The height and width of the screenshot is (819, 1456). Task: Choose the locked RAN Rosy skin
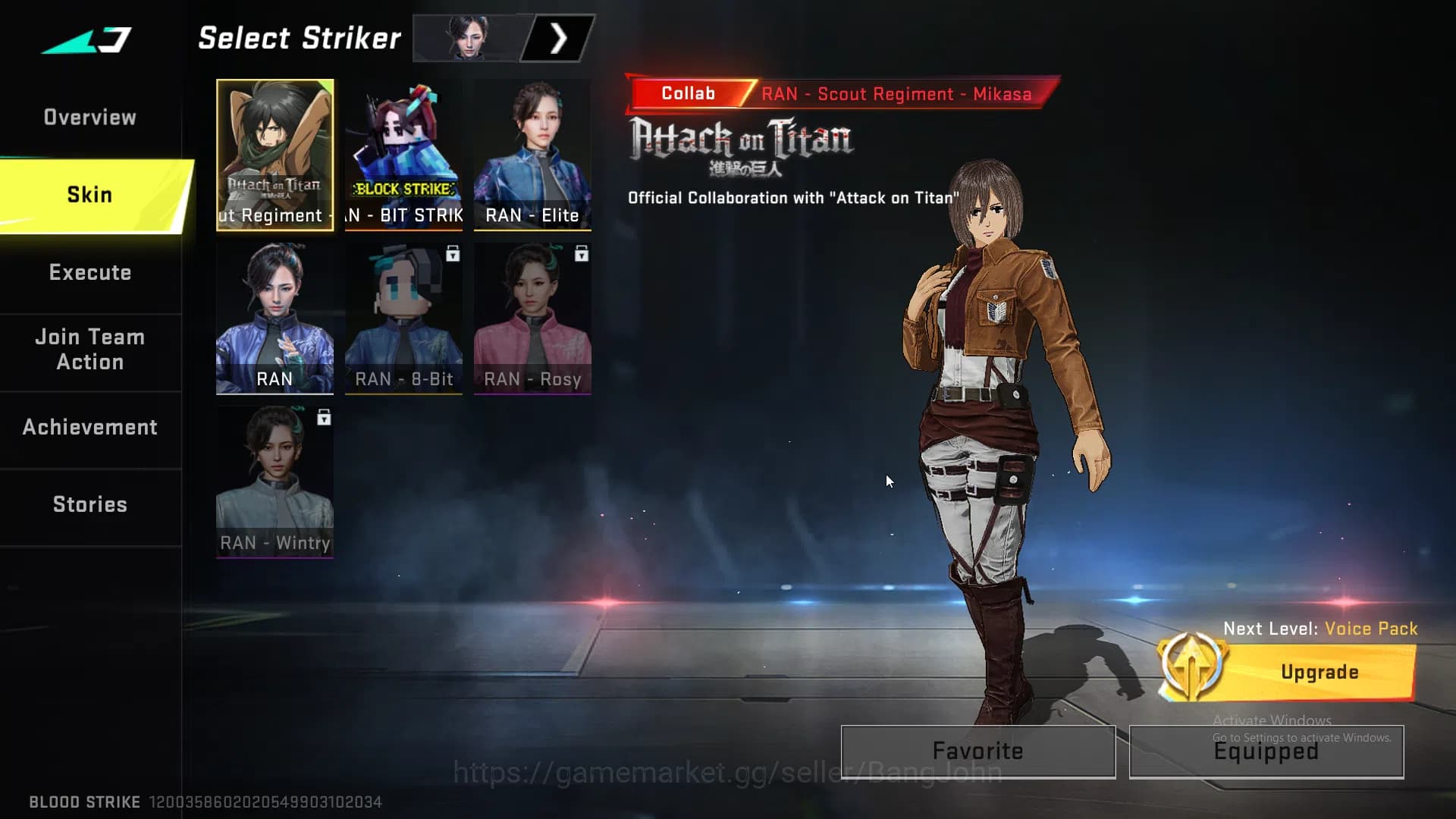[x=532, y=318]
